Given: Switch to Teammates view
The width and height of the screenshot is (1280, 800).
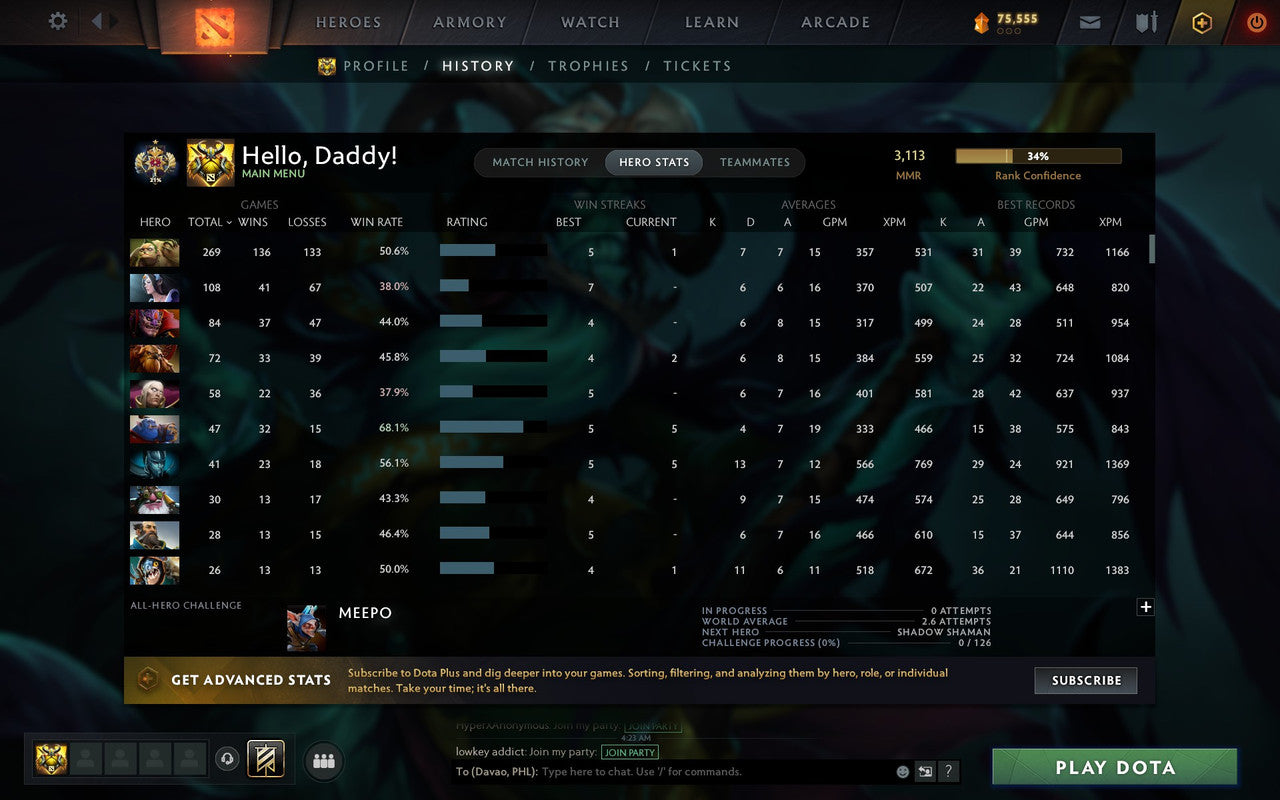Looking at the screenshot, I should (755, 161).
